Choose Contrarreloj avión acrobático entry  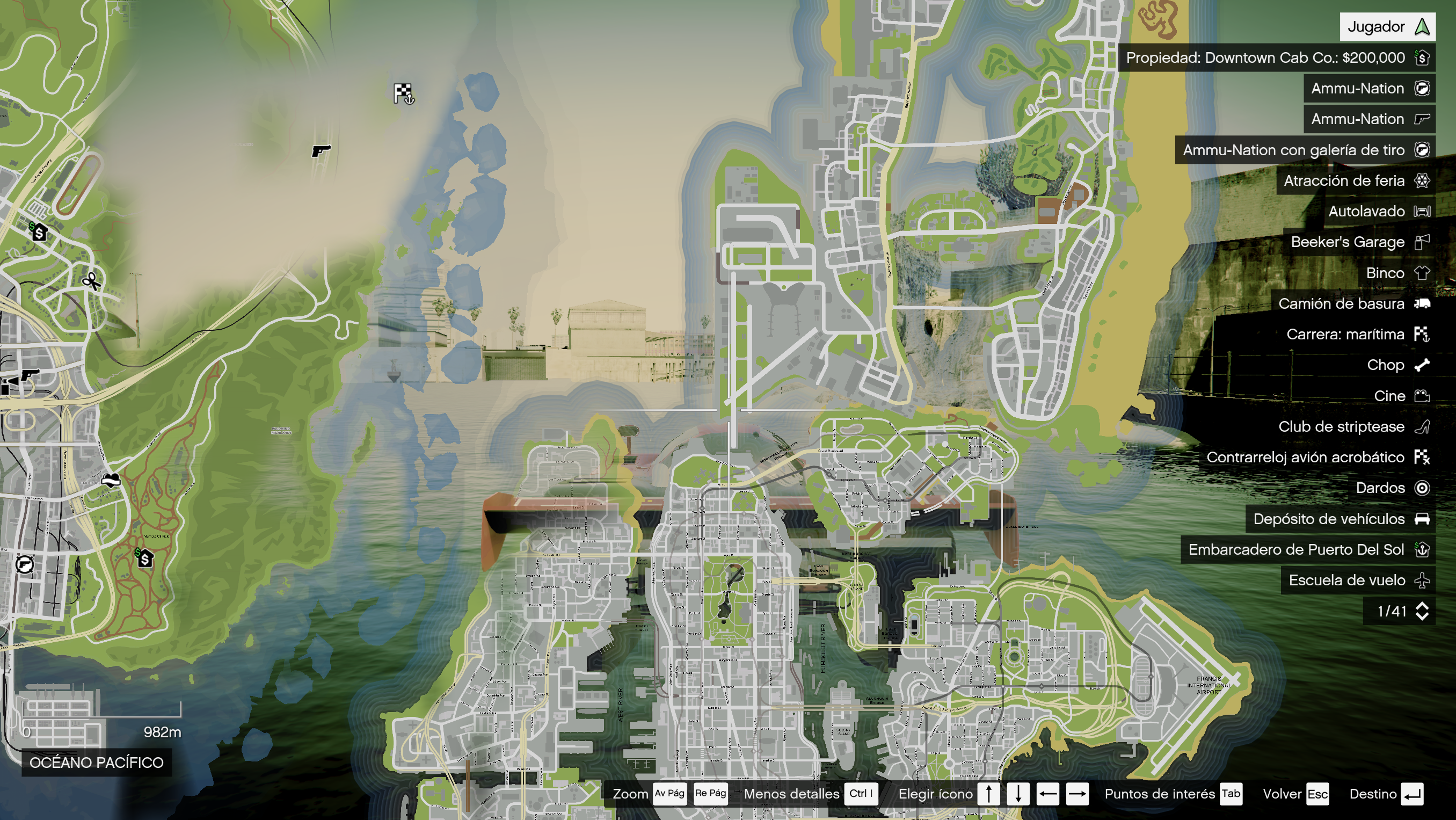coord(1316,457)
